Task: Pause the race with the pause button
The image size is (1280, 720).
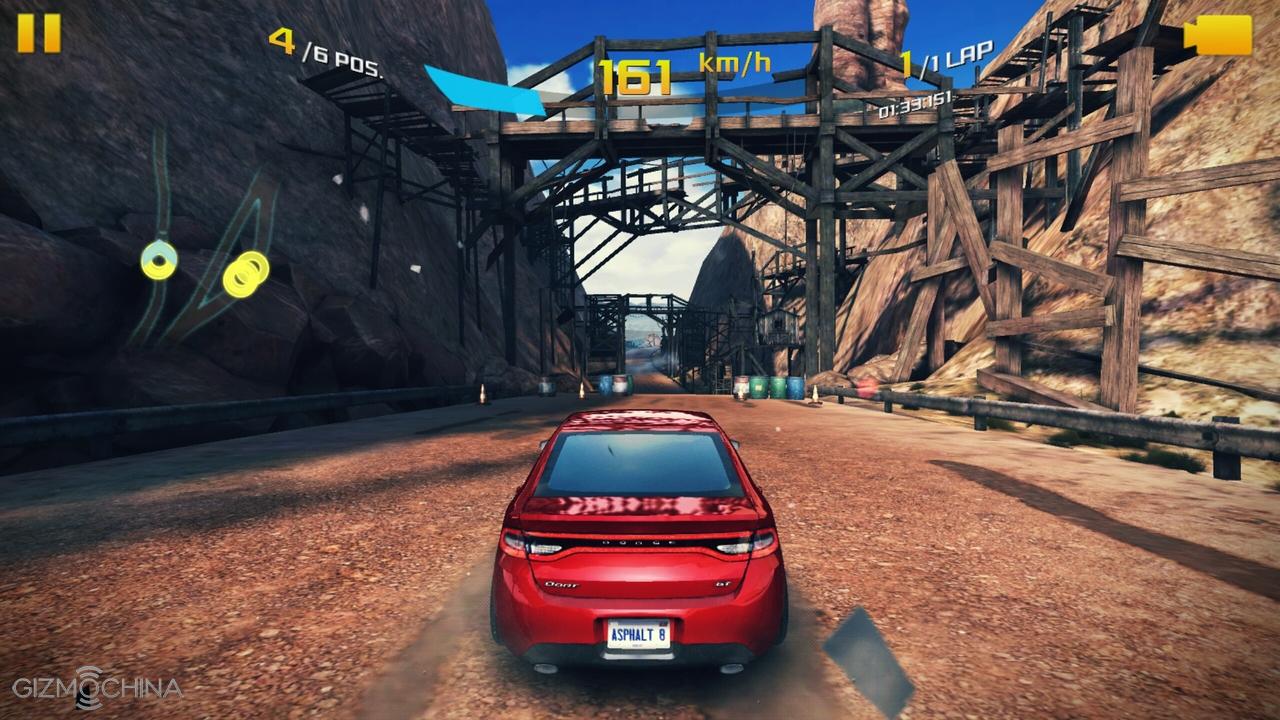Action: (x=39, y=33)
